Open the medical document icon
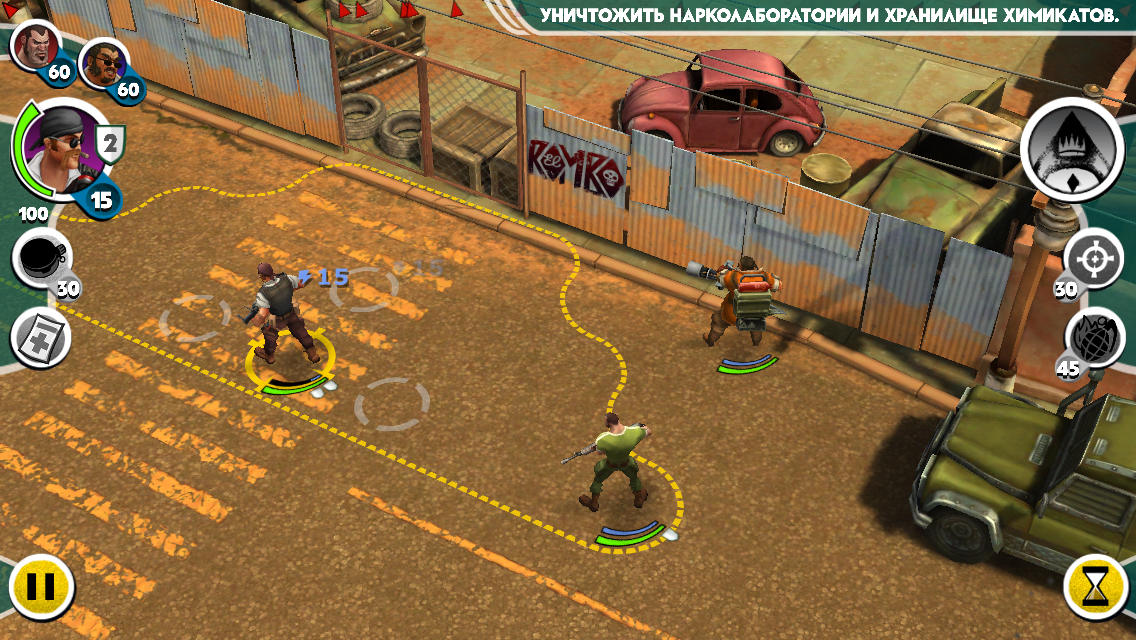 pos(40,338)
